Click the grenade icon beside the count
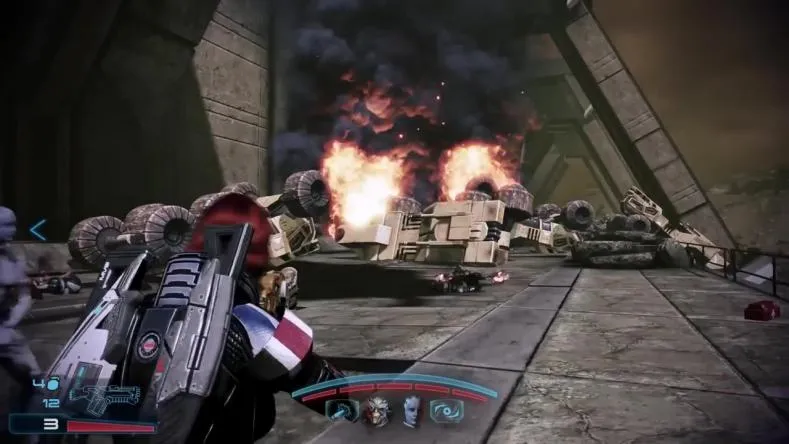The height and width of the screenshot is (444, 789). click(x=53, y=384)
